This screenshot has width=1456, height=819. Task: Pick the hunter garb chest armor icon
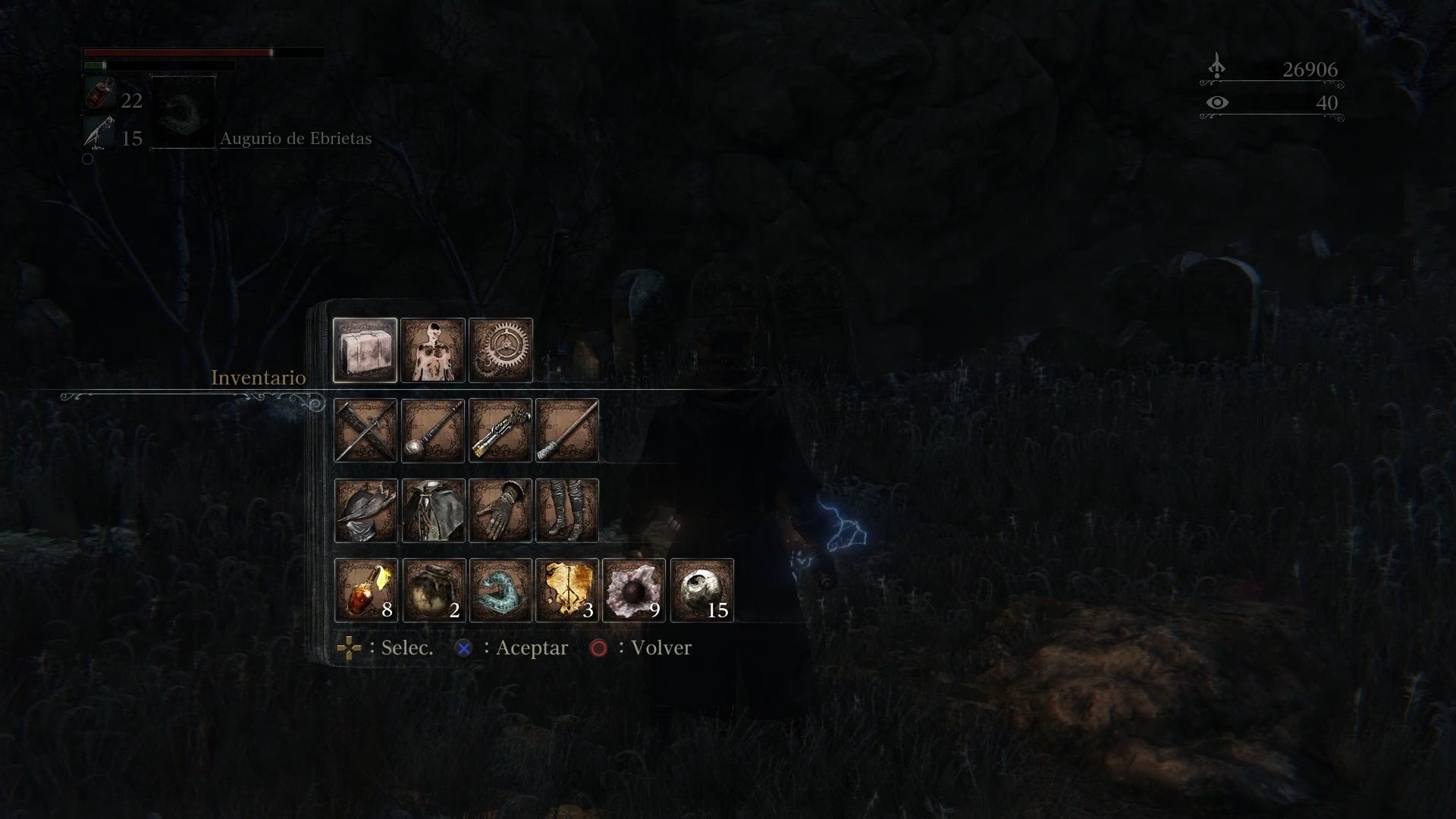click(x=432, y=510)
